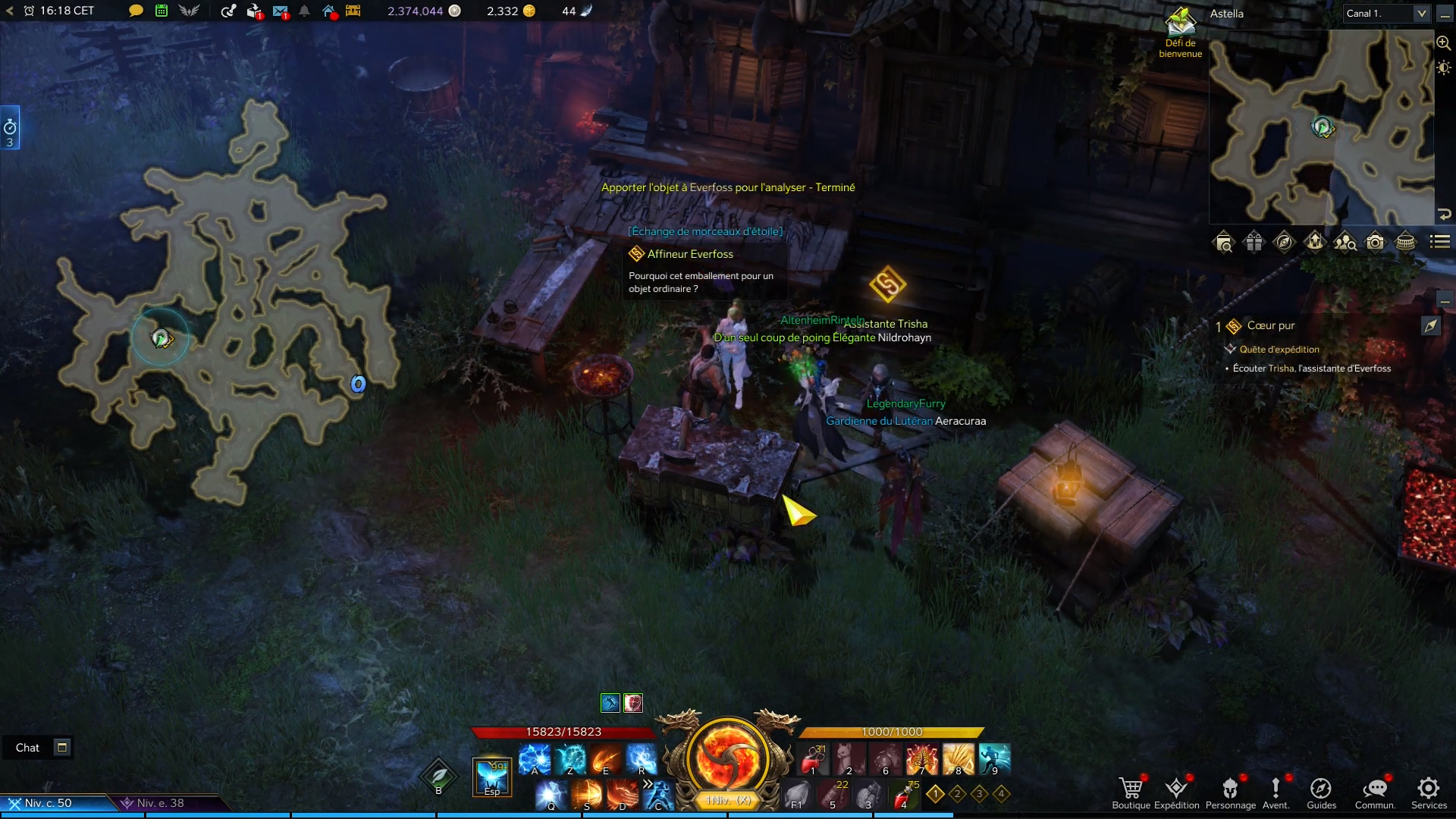Open the Services gear menu
Viewport: 1456px width, 819px height.
point(1429,790)
